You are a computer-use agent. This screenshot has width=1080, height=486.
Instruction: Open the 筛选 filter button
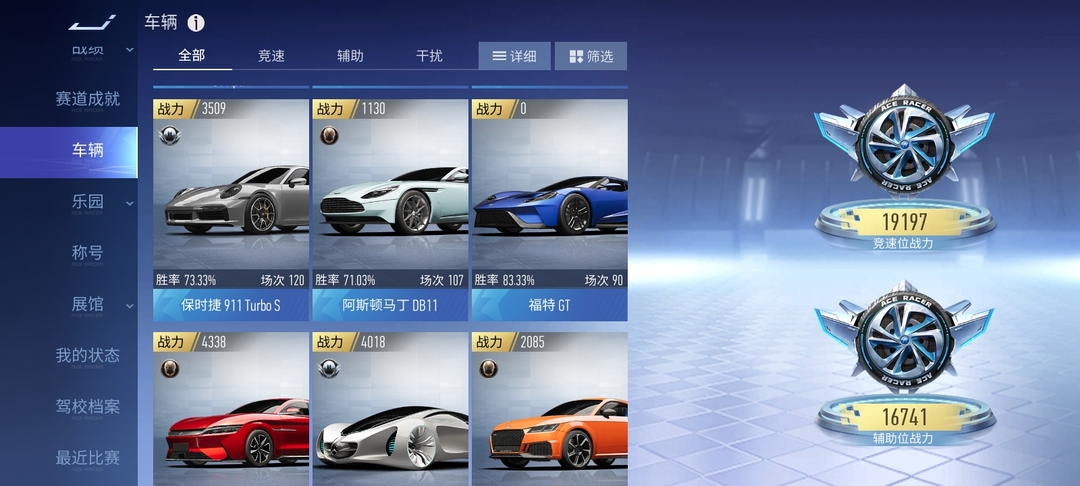point(590,56)
